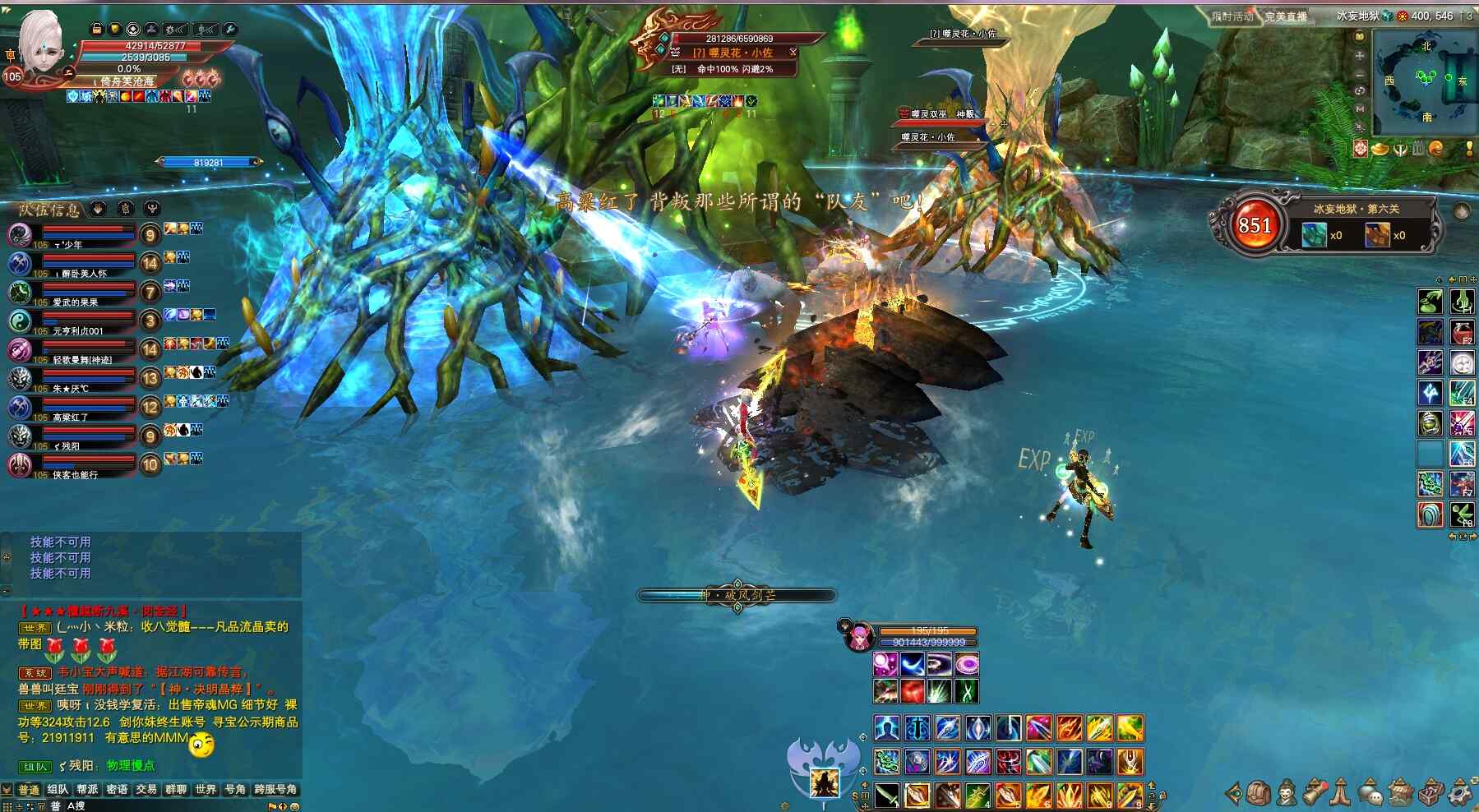This screenshot has width=1479, height=812.
Task: Switch to the 交易 chat tab
Action: pos(146,790)
